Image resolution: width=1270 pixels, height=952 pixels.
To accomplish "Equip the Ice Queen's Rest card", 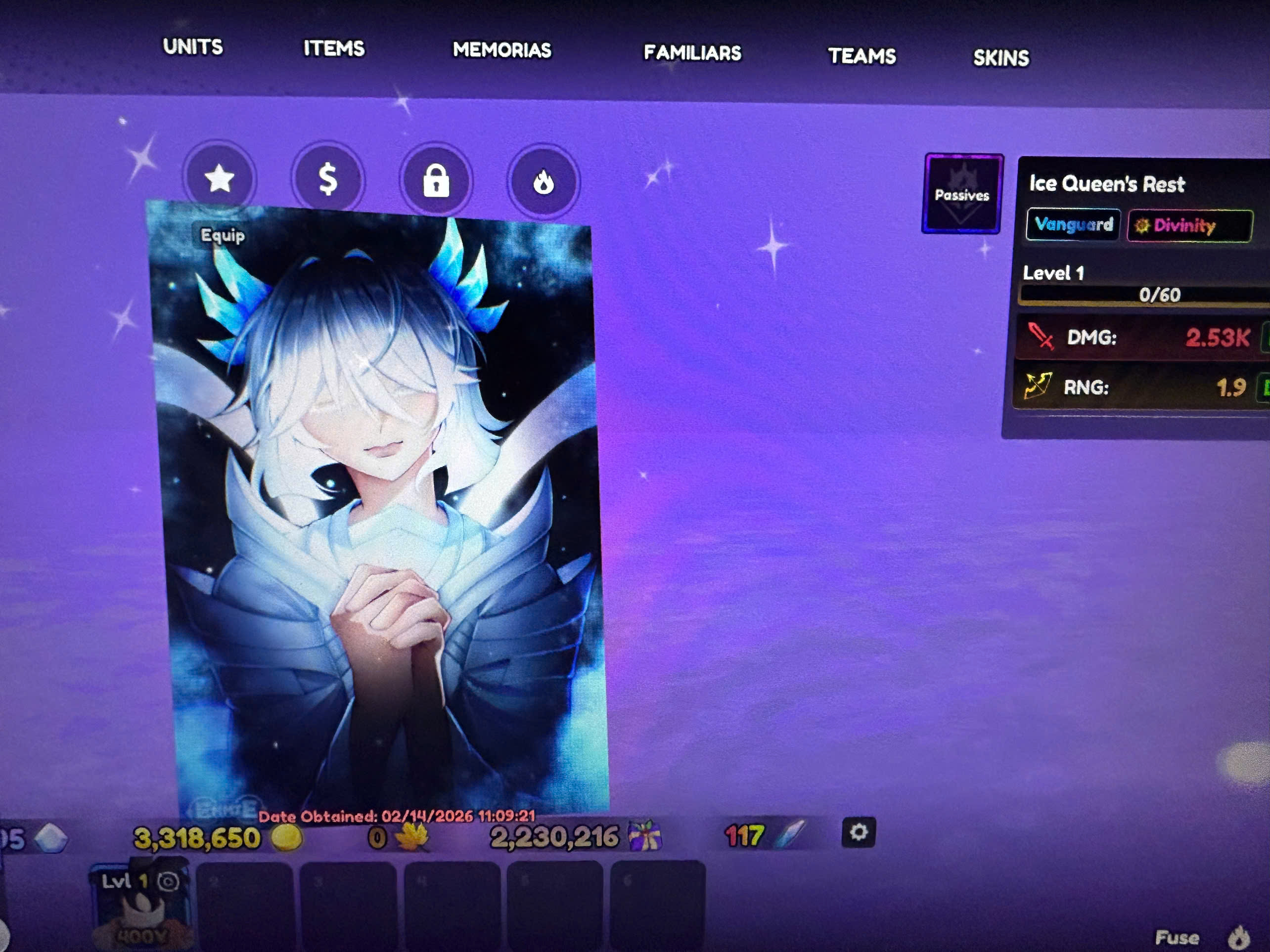I will [222, 235].
